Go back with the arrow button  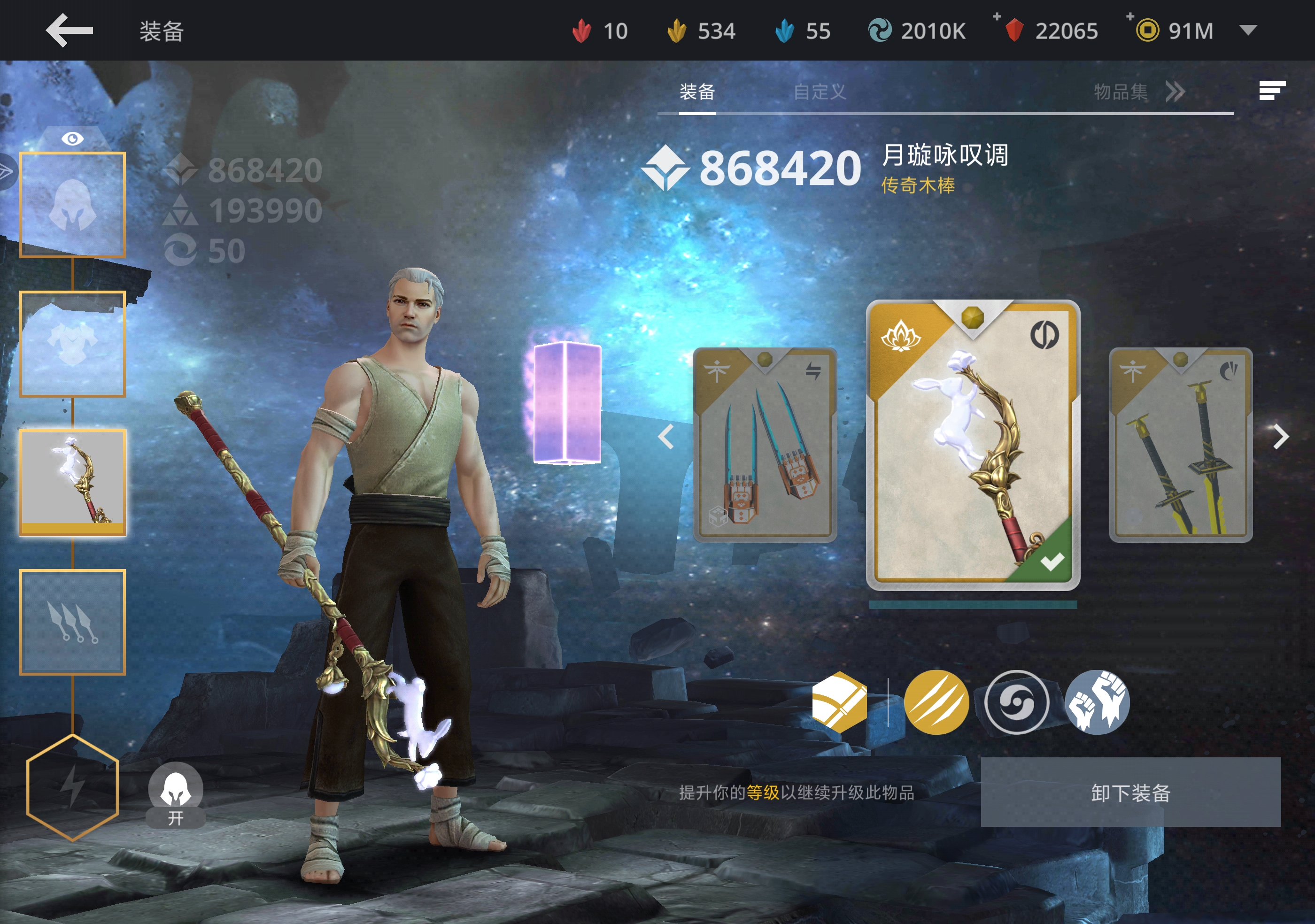tap(70, 31)
